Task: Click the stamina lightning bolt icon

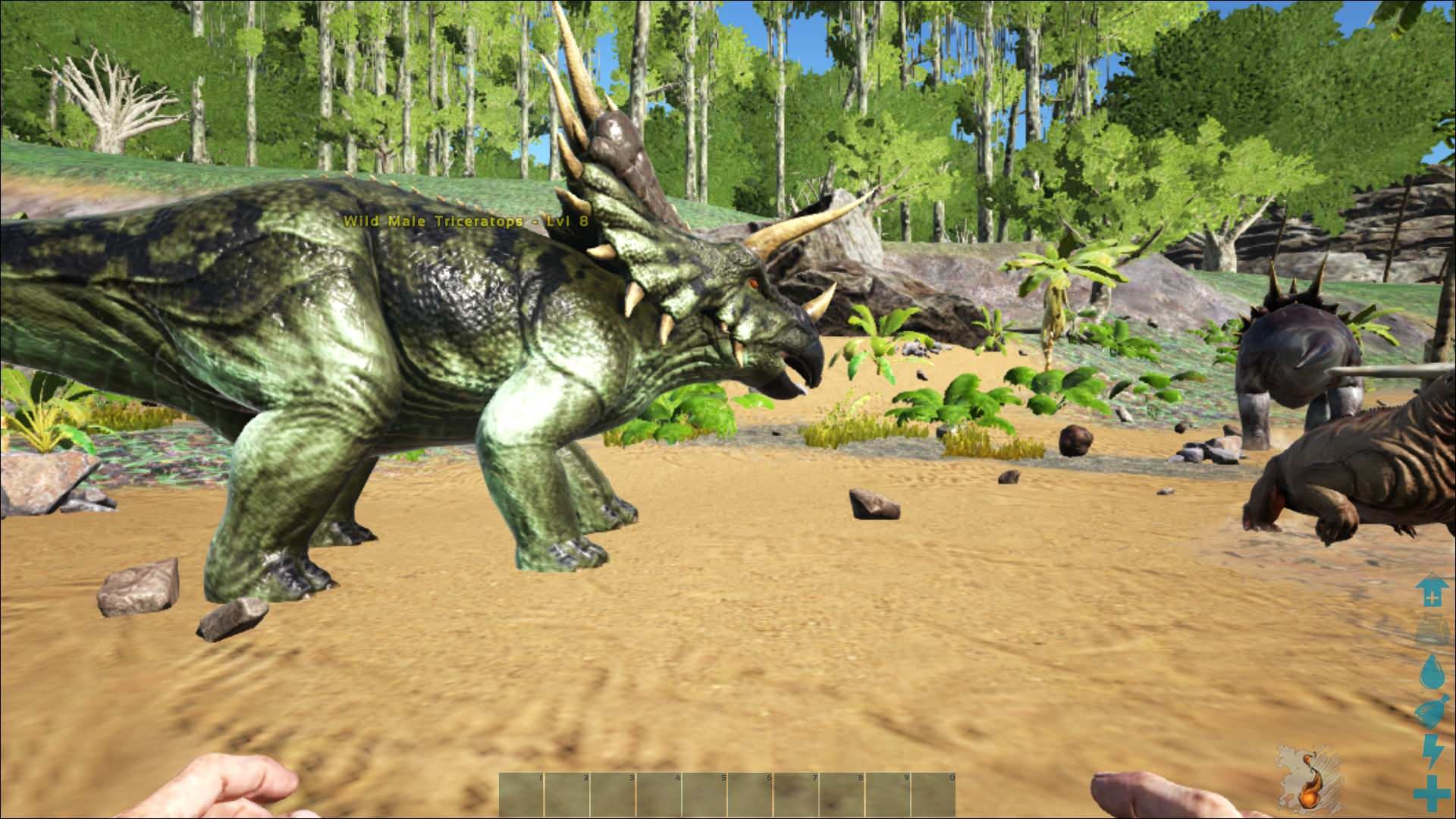Action: click(1432, 752)
